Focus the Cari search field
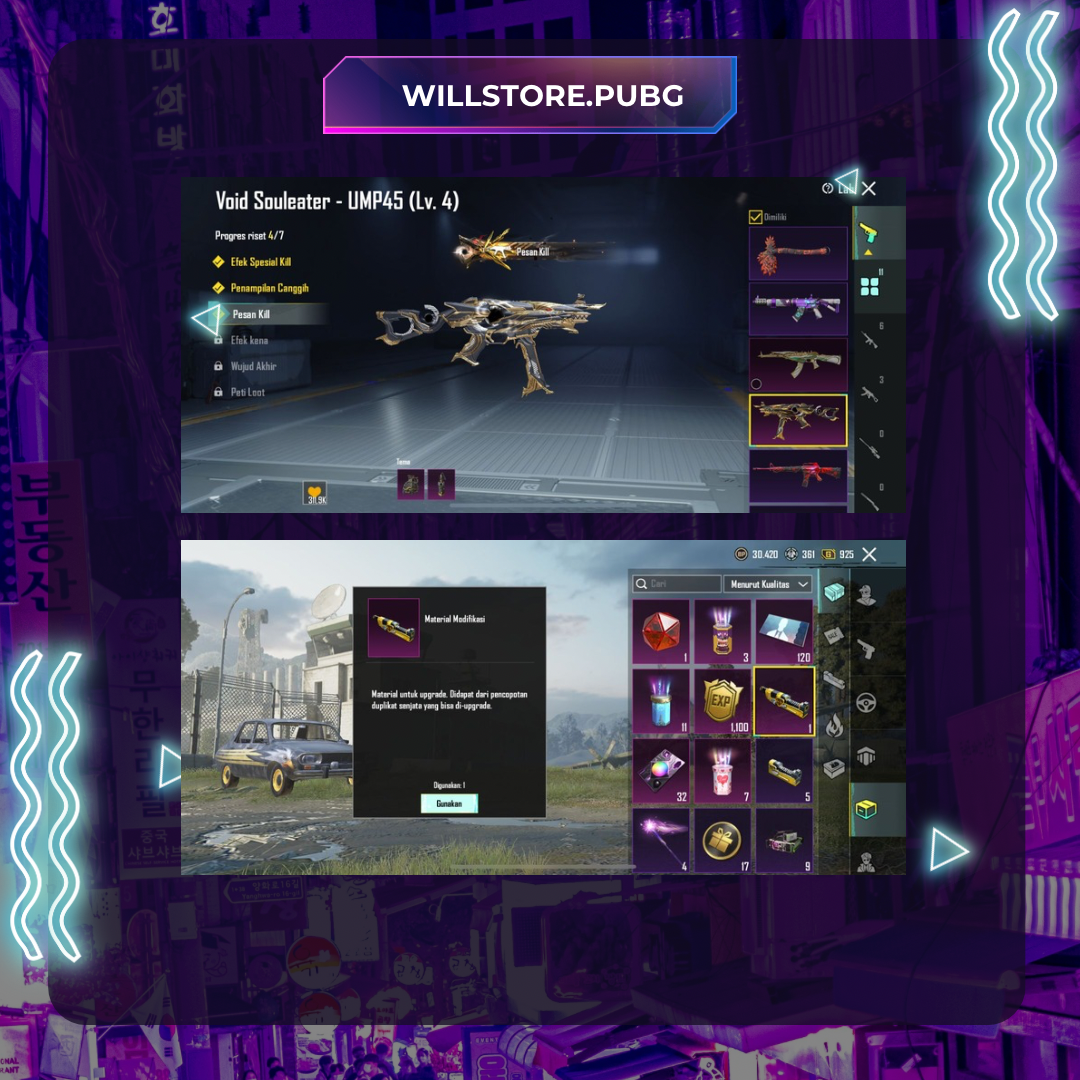This screenshot has height=1080, width=1080. [677, 584]
